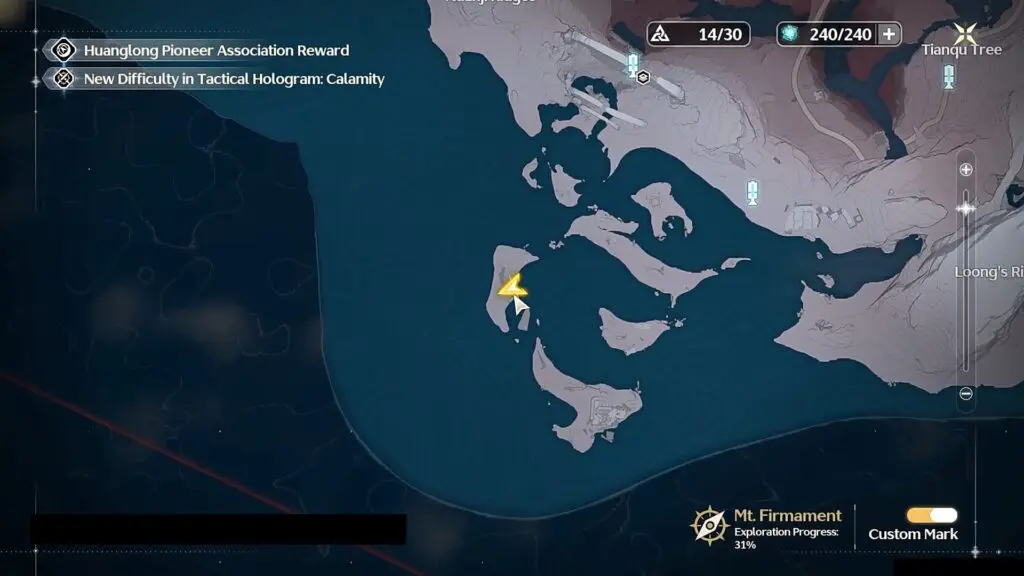Click the map zoom slider handle
The height and width of the screenshot is (576, 1024).
[966, 209]
